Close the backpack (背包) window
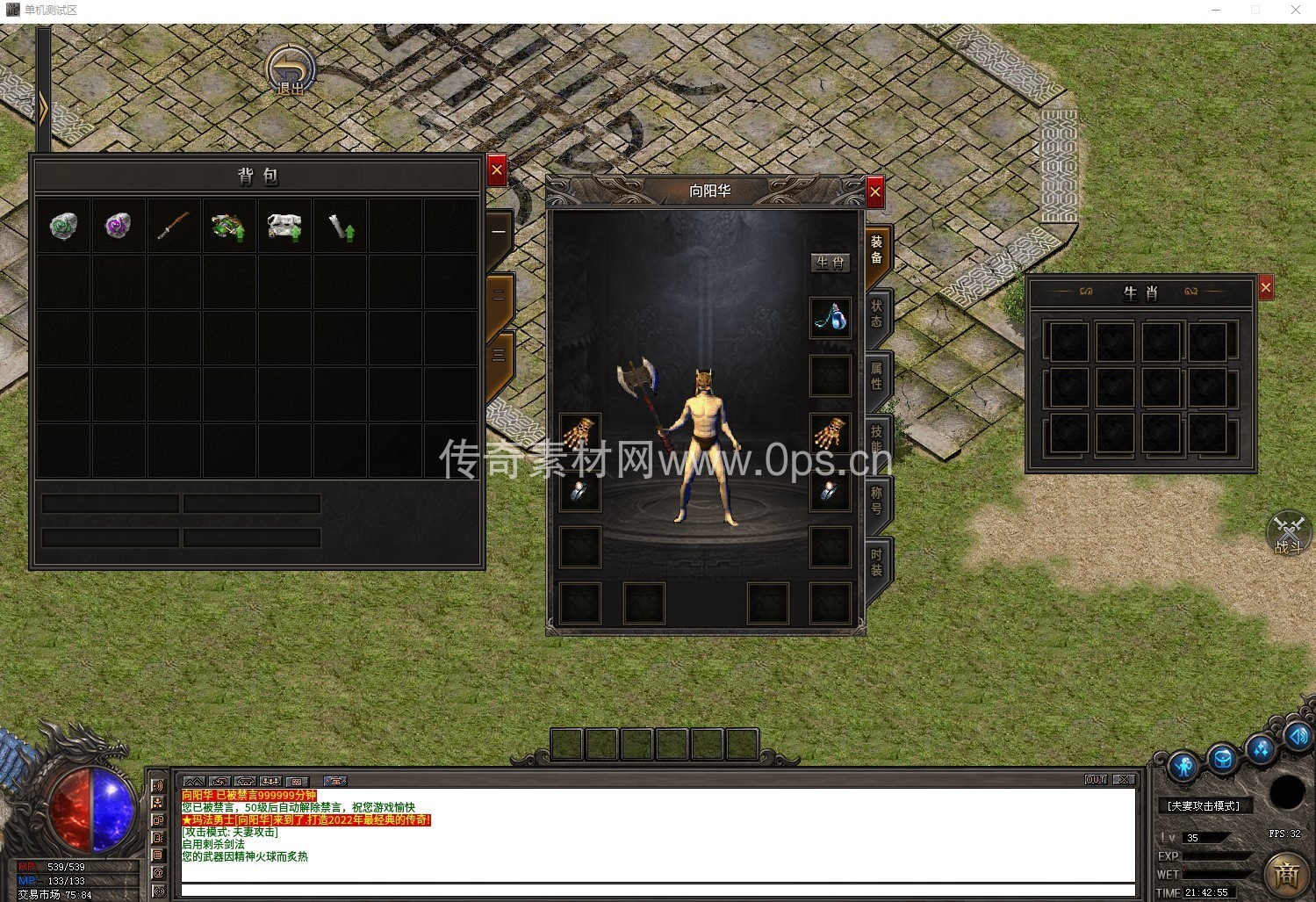This screenshot has width=1316, height=902. click(x=497, y=170)
